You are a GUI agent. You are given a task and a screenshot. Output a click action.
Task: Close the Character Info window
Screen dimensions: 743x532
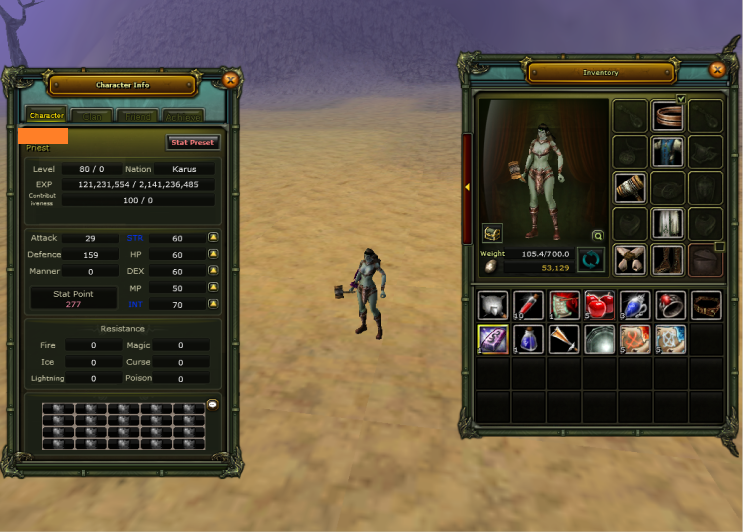230,80
